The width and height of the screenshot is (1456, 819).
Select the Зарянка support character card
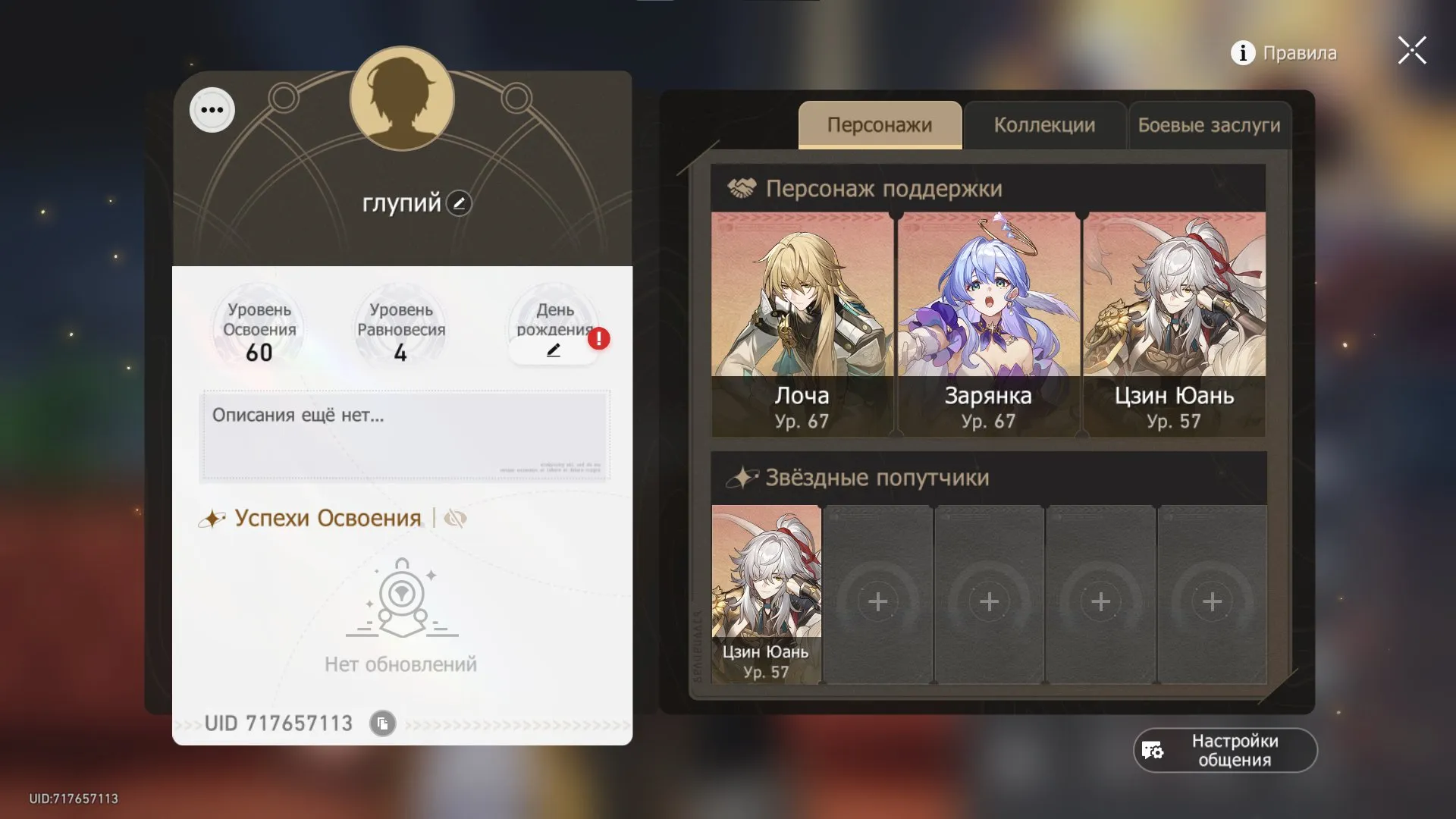click(987, 318)
